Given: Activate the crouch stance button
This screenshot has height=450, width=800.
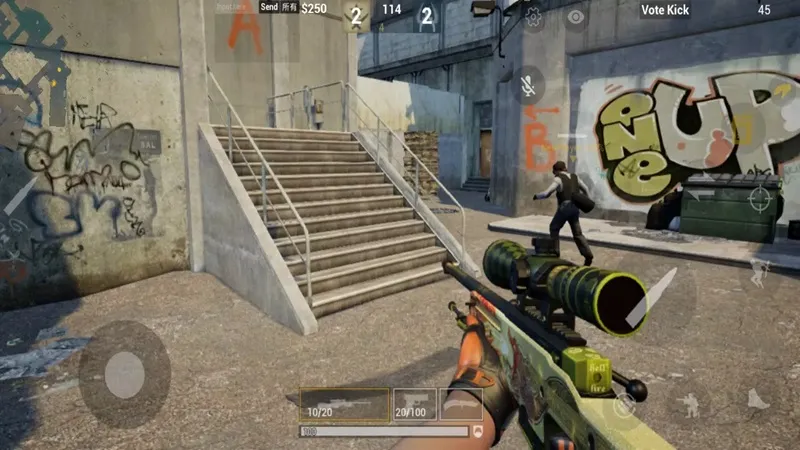Looking at the screenshot, I should coord(688,405).
